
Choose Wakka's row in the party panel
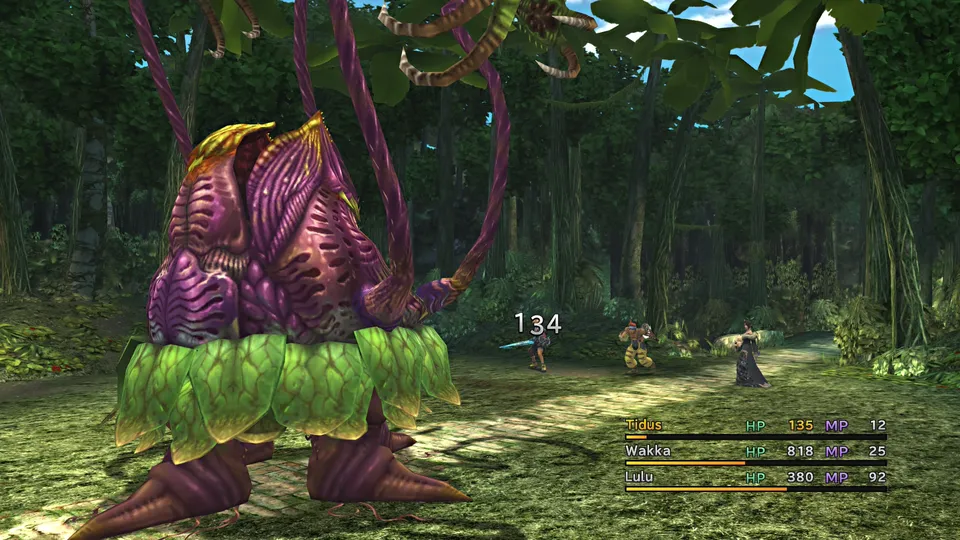point(648,451)
